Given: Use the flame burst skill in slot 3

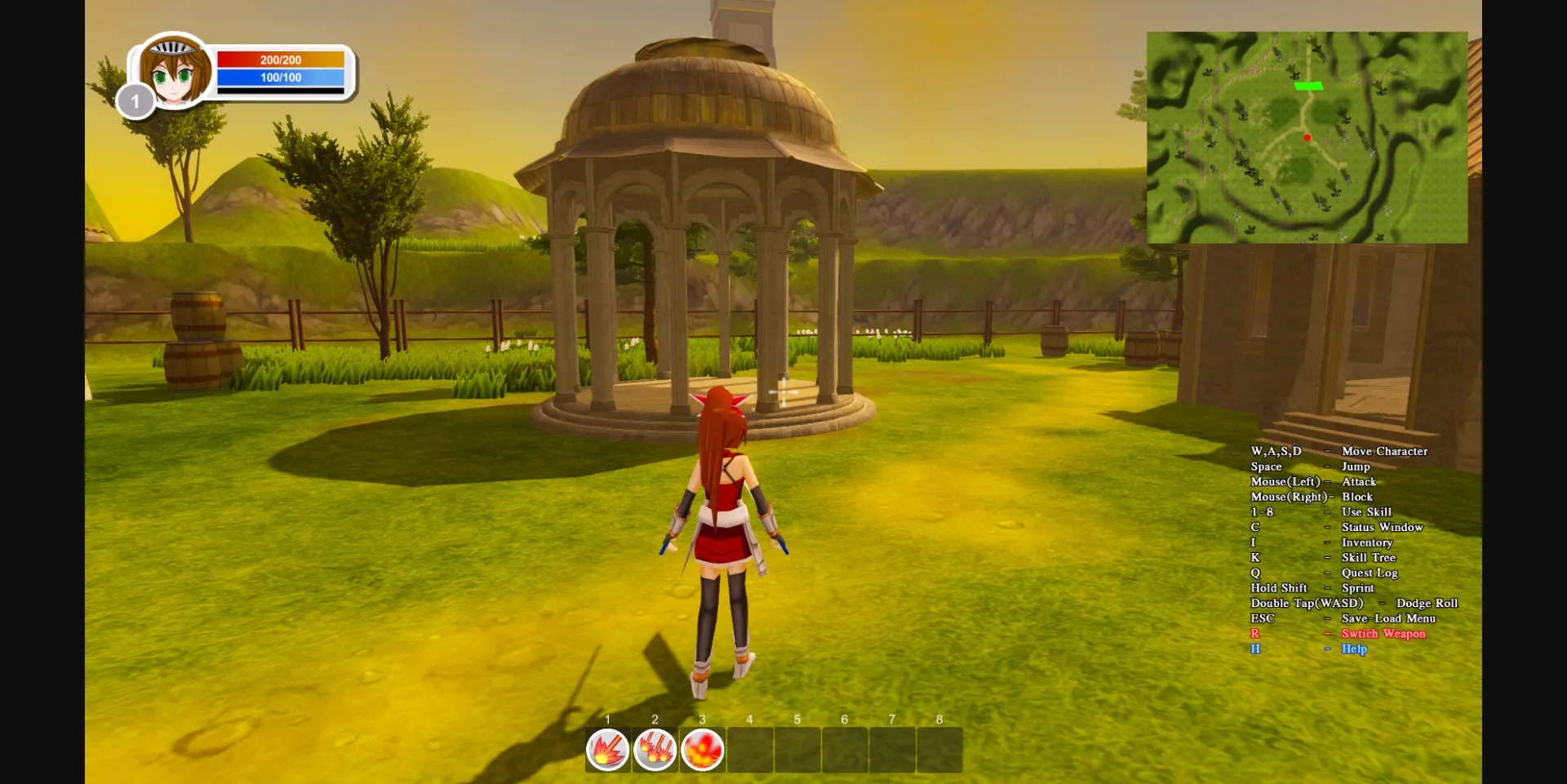Looking at the screenshot, I should (x=703, y=748).
